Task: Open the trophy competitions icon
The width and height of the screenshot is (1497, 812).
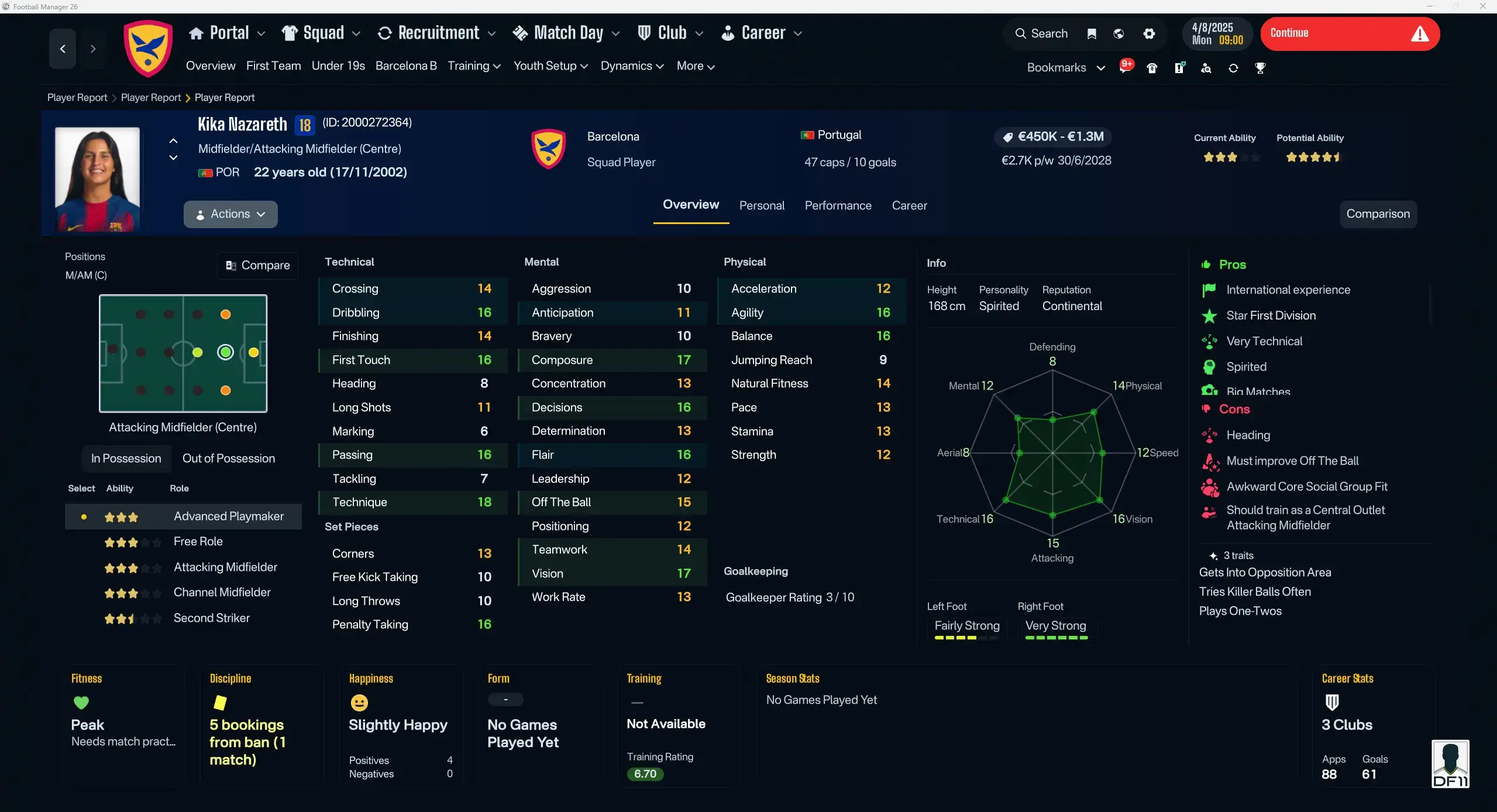Action: pyautogui.click(x=1261, y=68)
